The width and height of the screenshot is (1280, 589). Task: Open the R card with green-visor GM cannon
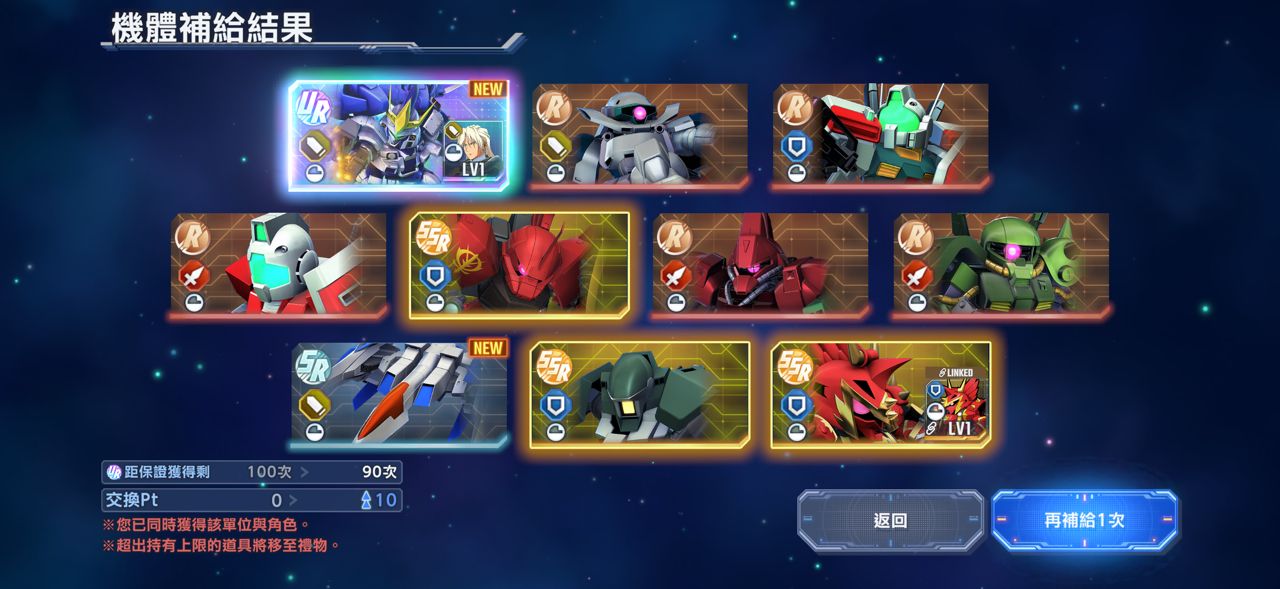[x=880, y=135]
